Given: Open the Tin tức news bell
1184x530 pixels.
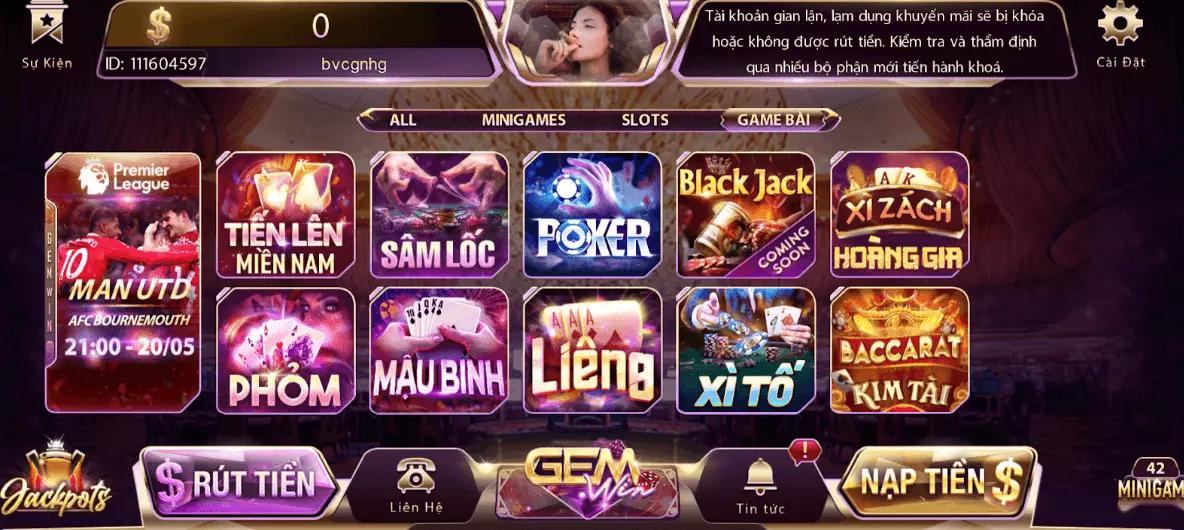Looking at the screenshot, I should 760,485.
